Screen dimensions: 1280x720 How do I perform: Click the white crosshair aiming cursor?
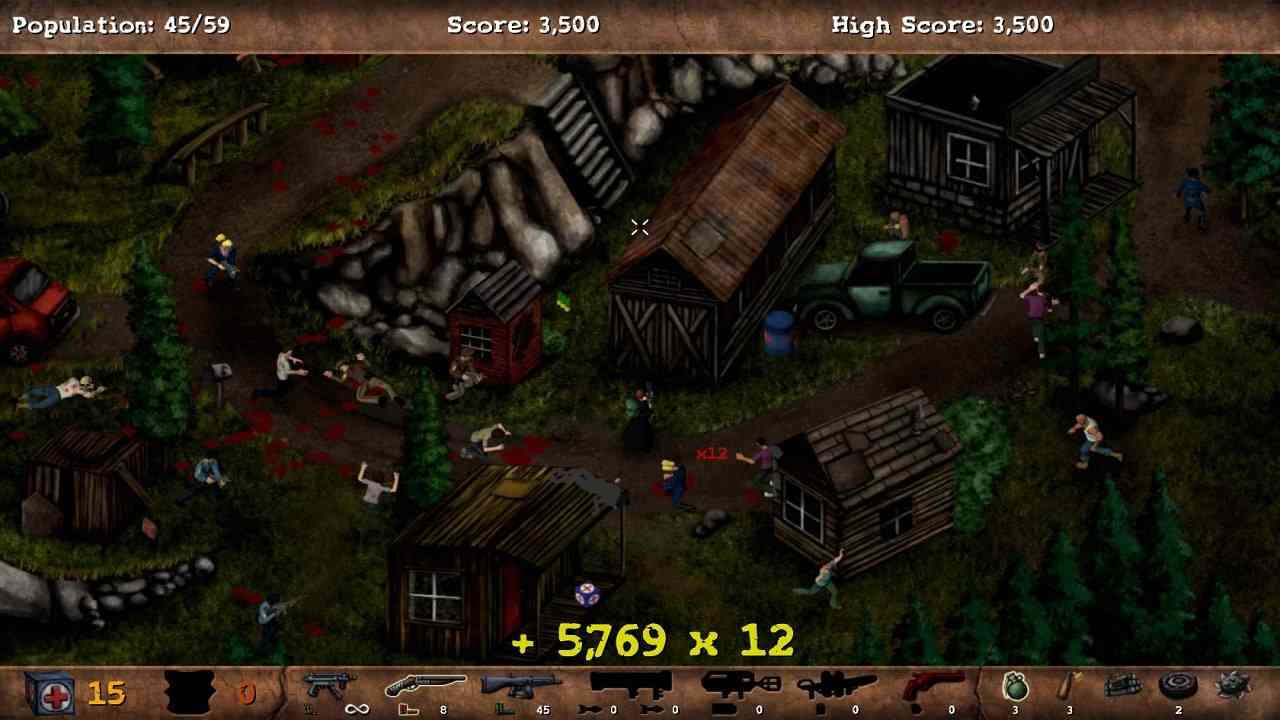coord(640,227)
